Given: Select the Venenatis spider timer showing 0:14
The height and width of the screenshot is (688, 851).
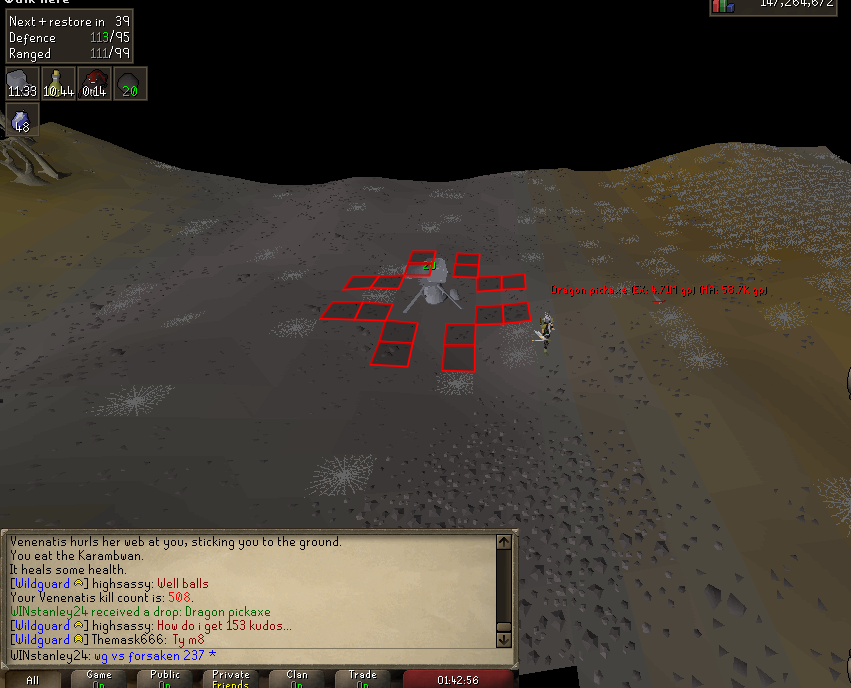Looking at the screenshot, I should tap(94, 83).
